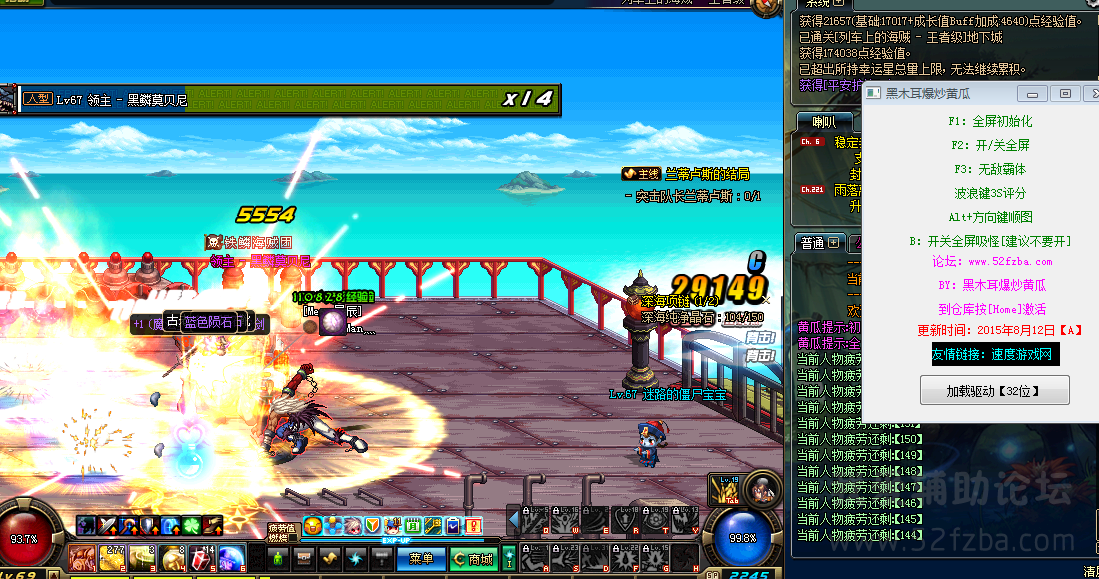The width and height of the screenshot is (1099, 579).
Task: Click the yellow exclamation mark notice icon
Action: 473,525
